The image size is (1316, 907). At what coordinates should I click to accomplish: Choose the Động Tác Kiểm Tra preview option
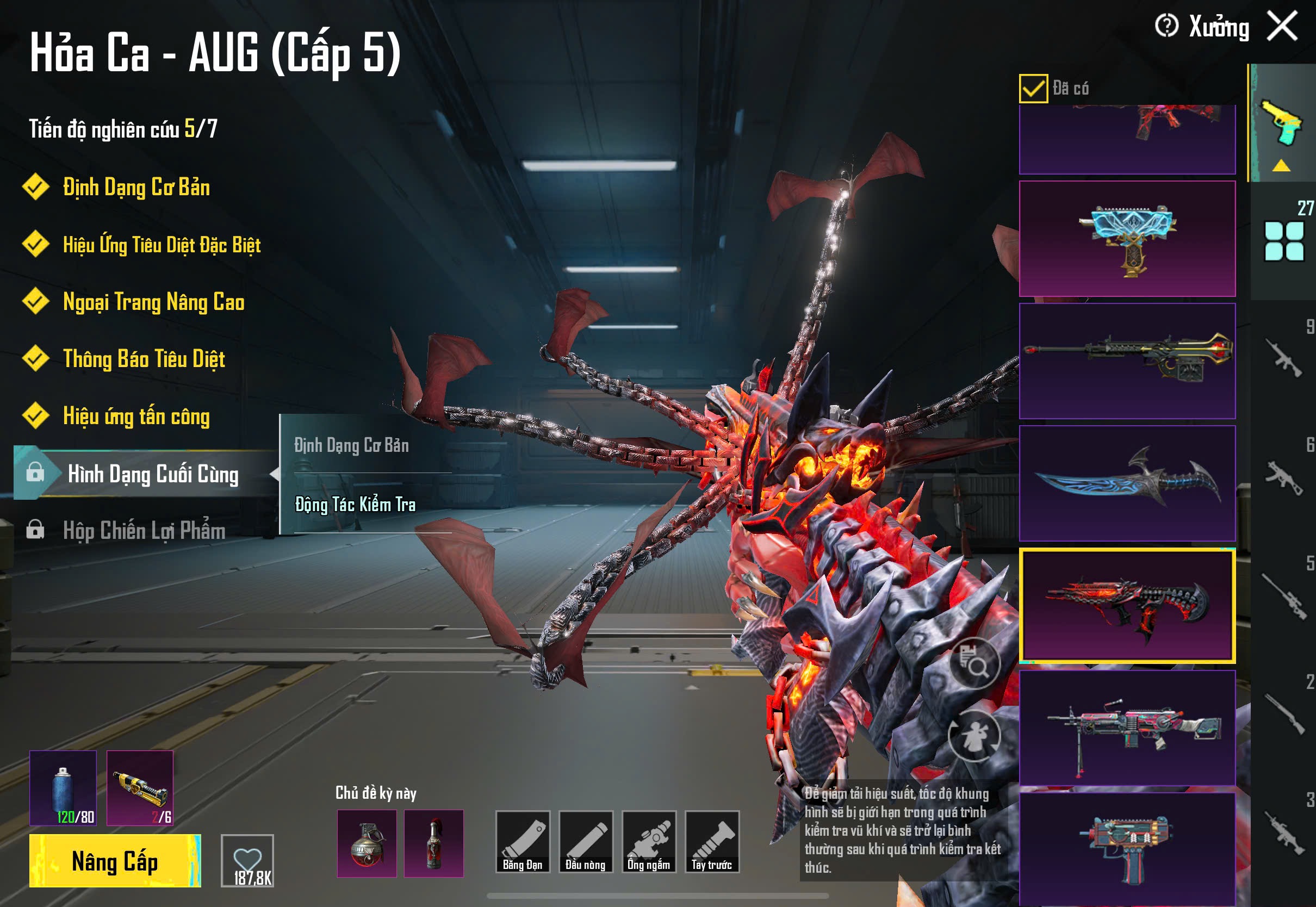coord(355,505)
